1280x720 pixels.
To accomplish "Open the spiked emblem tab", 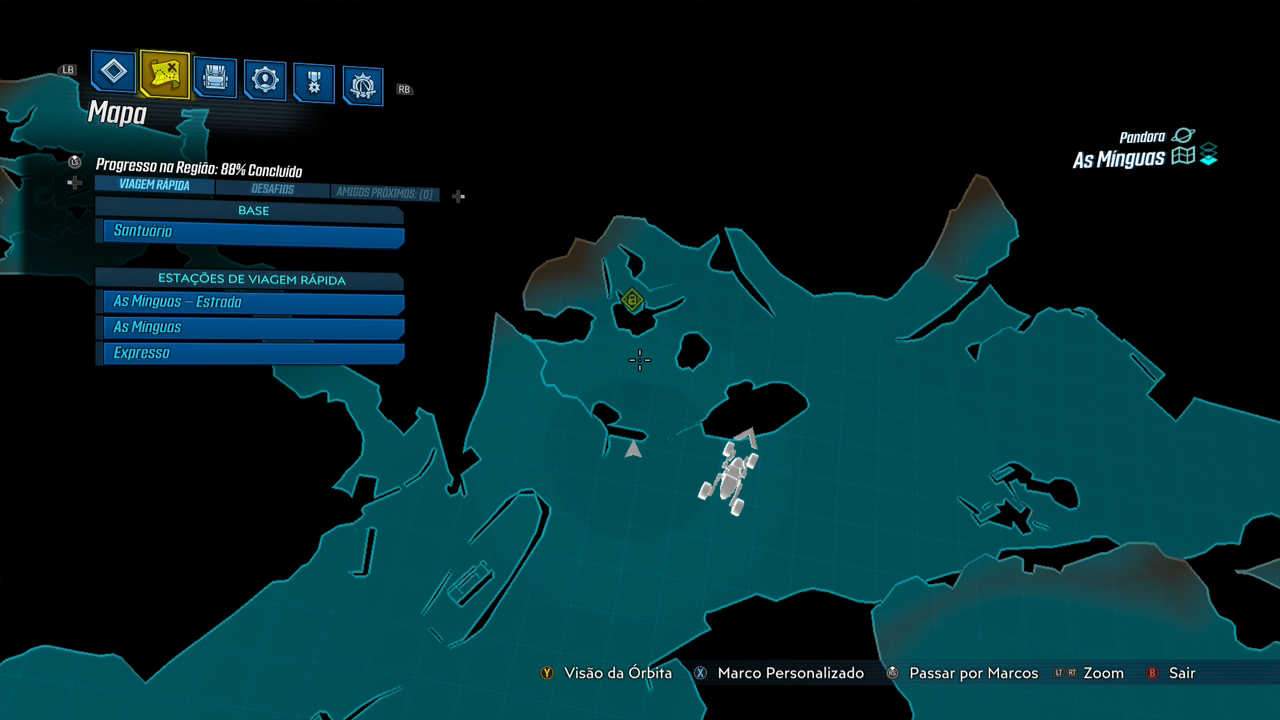I will coord(363,87).
